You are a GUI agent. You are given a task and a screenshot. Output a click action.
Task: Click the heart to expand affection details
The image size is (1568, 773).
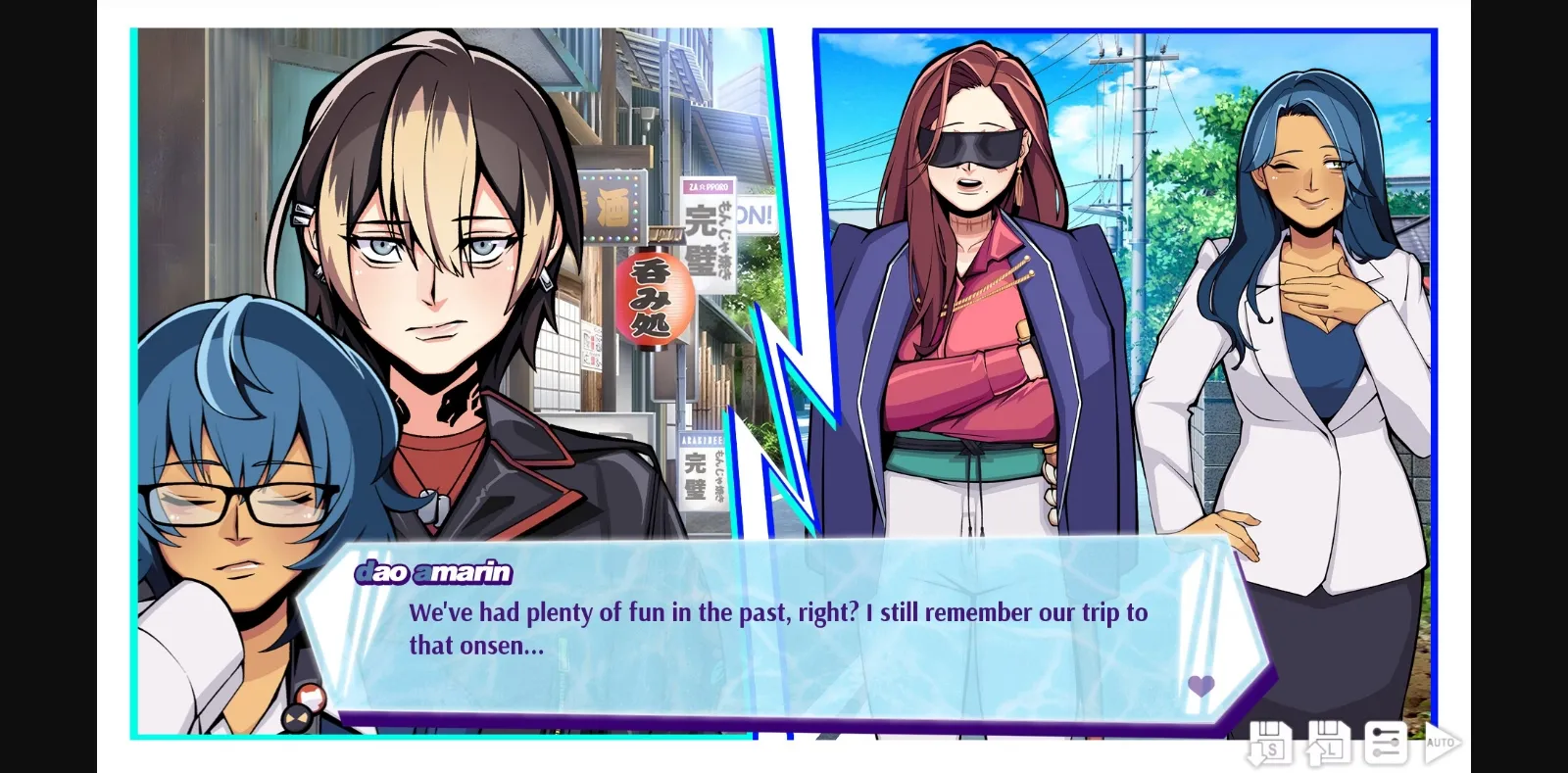(x=1200, y=686)
